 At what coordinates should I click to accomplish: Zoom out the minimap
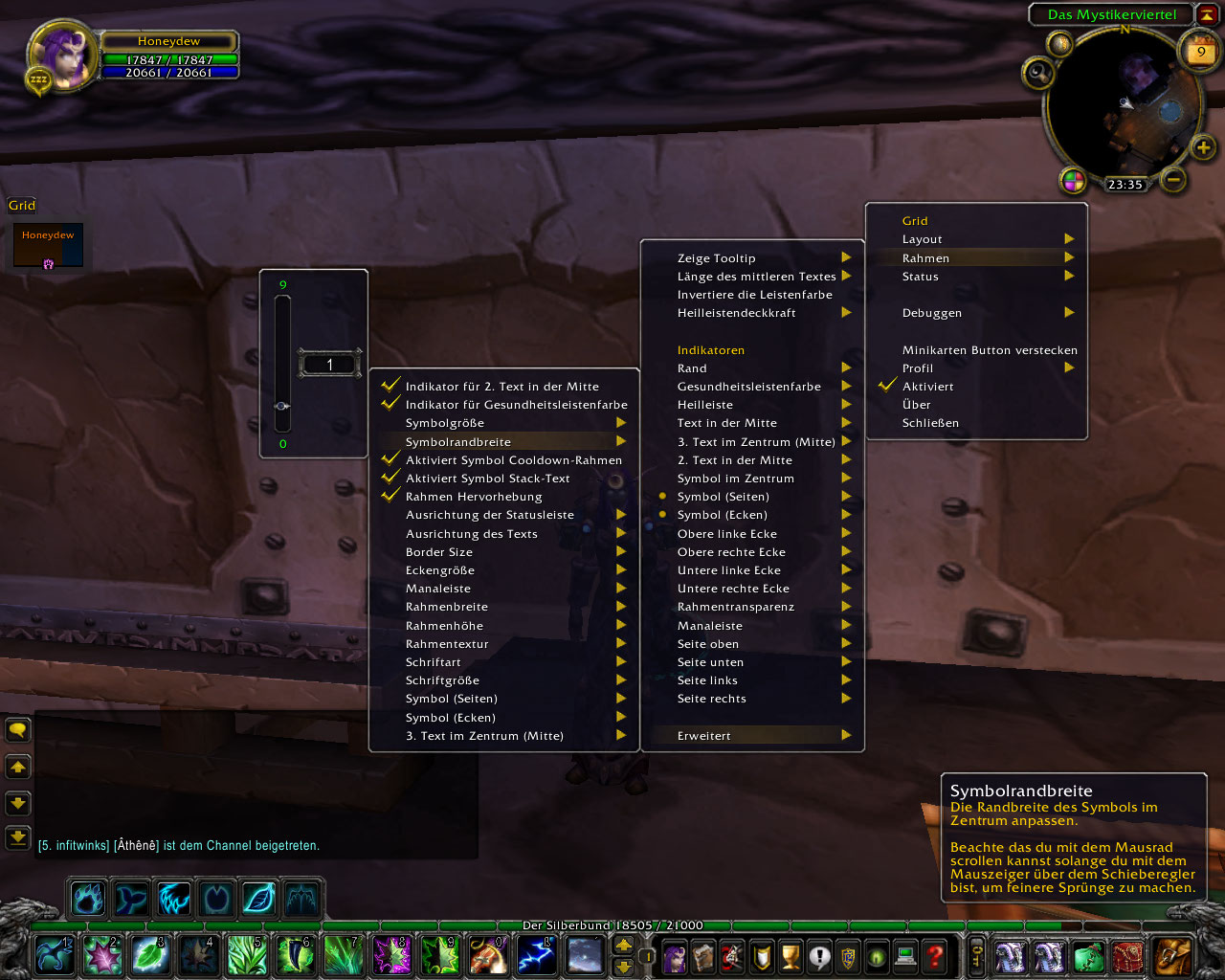point(1173,179)
